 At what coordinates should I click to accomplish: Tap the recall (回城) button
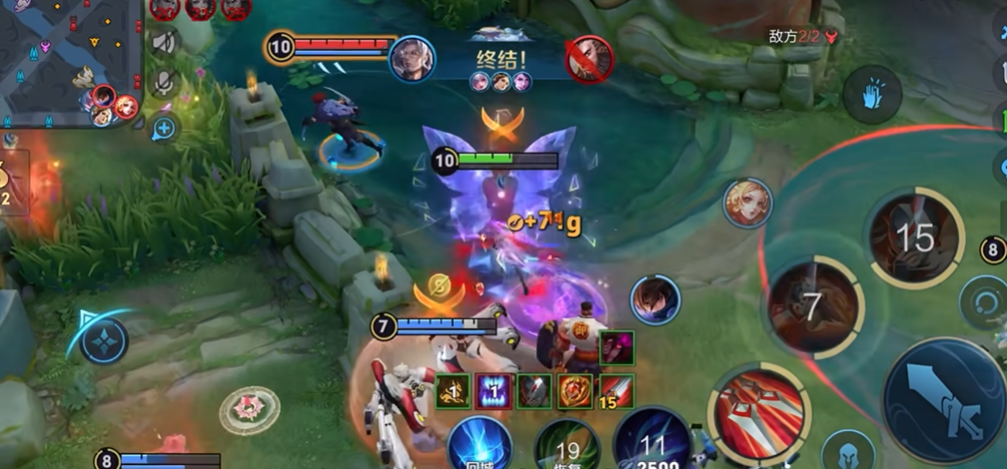click(479, 445)
